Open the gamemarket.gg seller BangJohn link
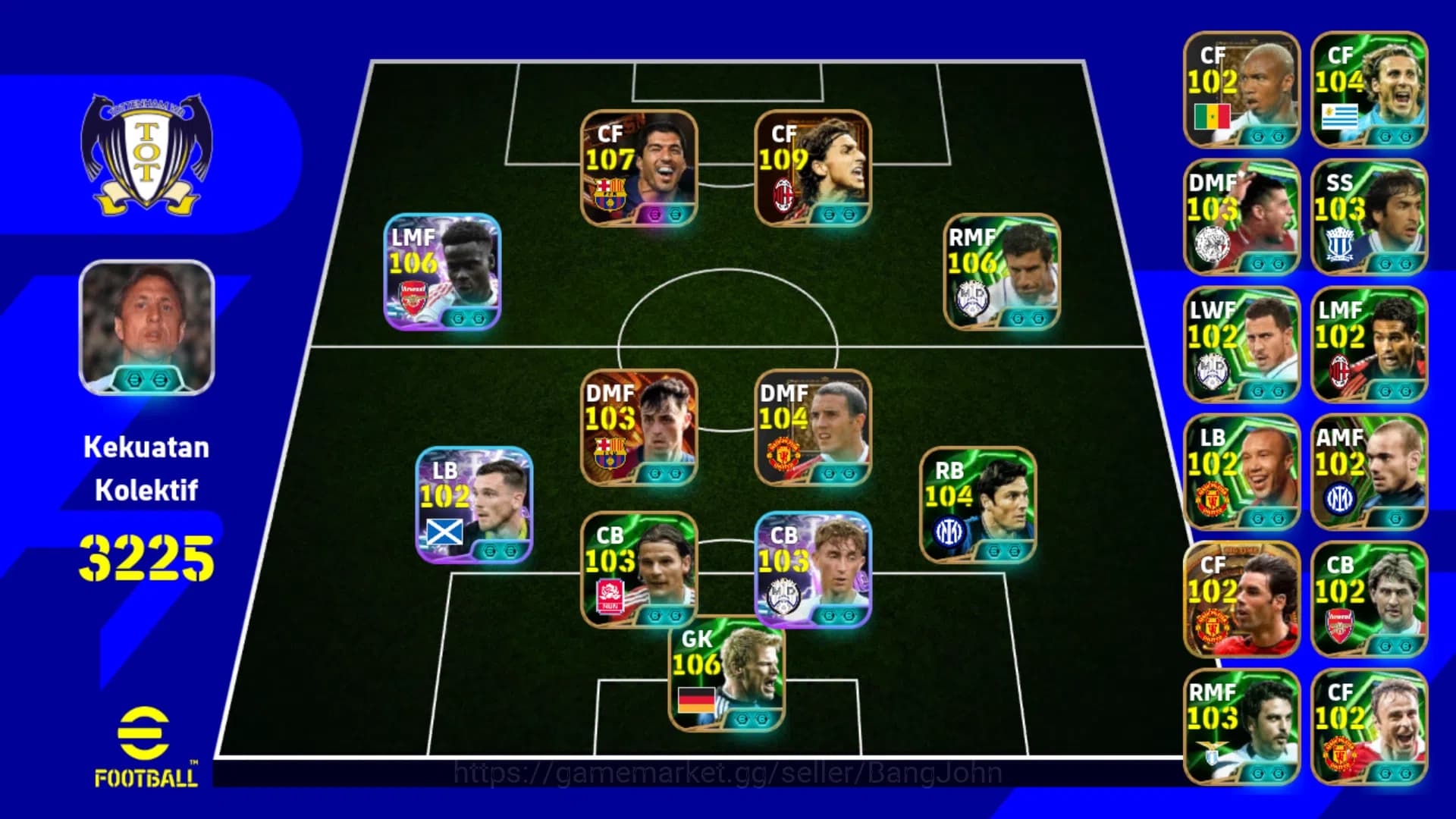The width and height of the screenshot is (1456, 819). [x=728, y=772]
